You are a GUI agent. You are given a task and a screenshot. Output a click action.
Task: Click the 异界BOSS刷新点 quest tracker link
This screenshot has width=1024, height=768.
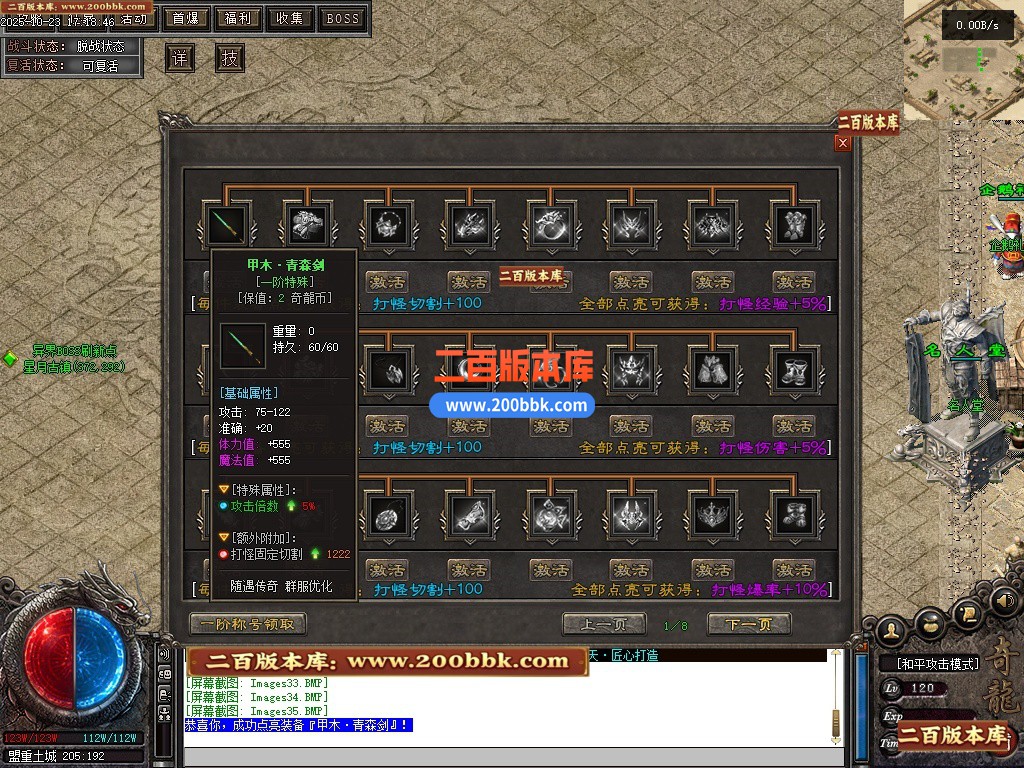(x=74, y=351)
